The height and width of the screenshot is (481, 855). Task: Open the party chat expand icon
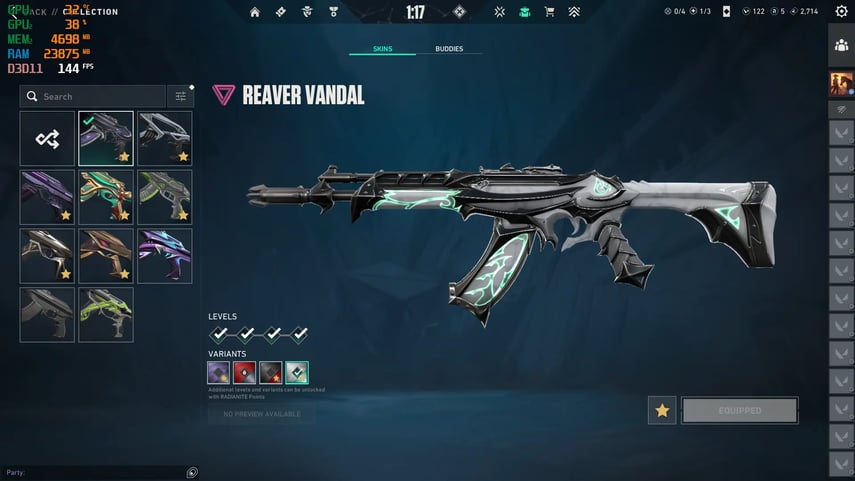click(x=192, y=472)
